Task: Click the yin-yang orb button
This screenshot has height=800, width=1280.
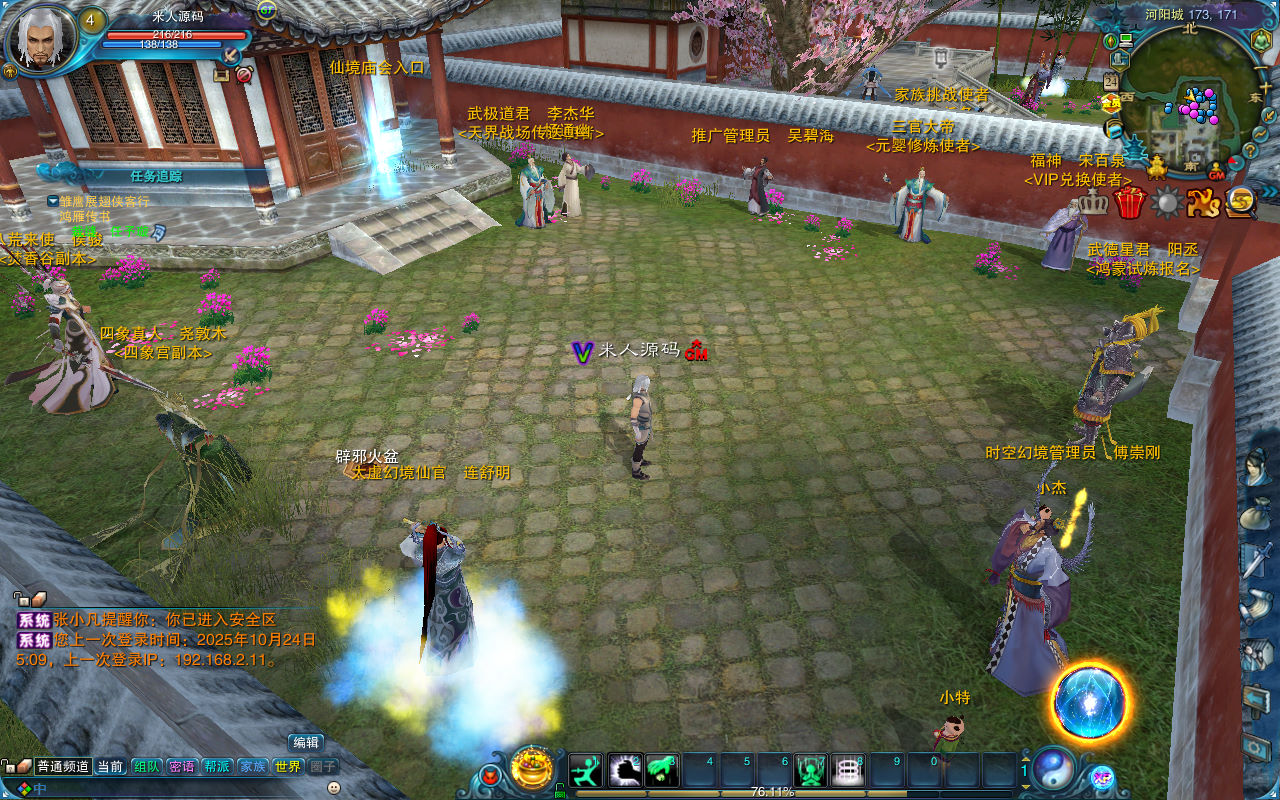Action: point(1054,769)
